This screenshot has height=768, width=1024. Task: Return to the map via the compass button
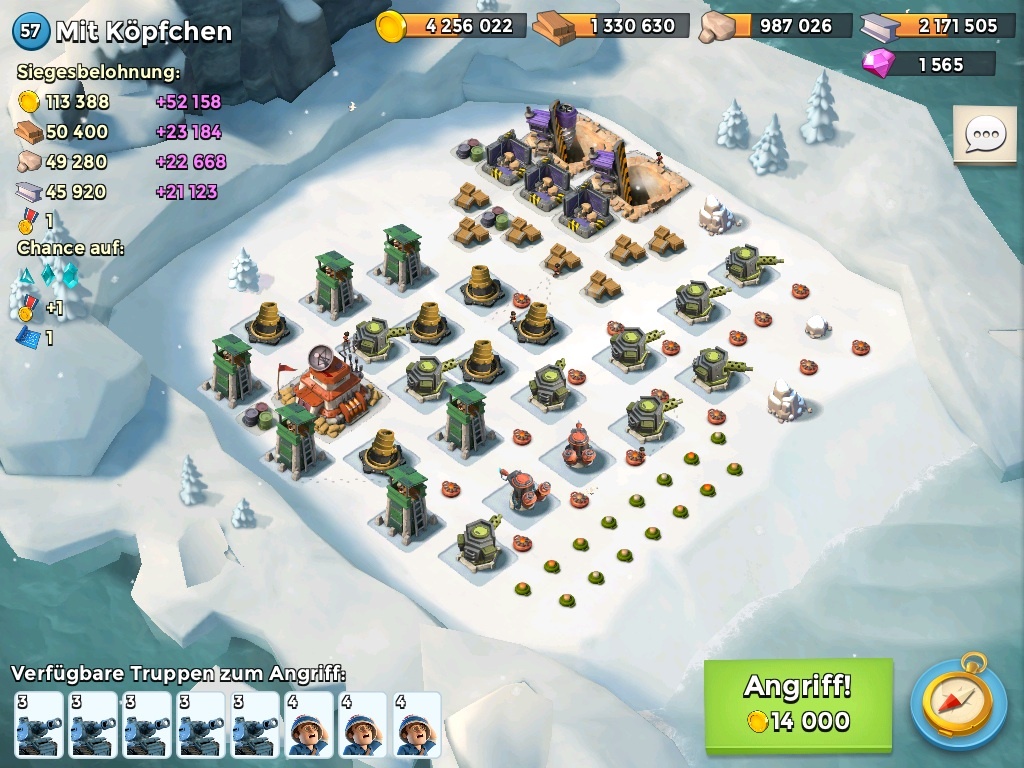click(x=958, y=703)
